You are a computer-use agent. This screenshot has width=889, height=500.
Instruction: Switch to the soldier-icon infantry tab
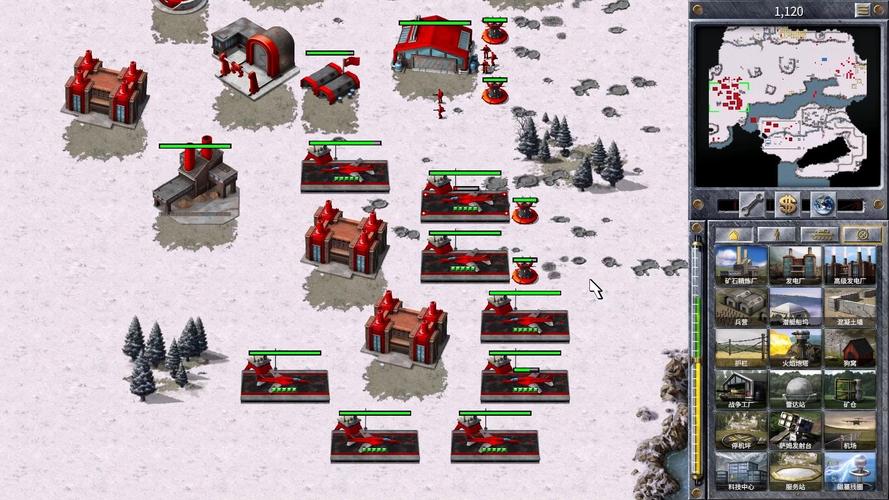(775, 234)
